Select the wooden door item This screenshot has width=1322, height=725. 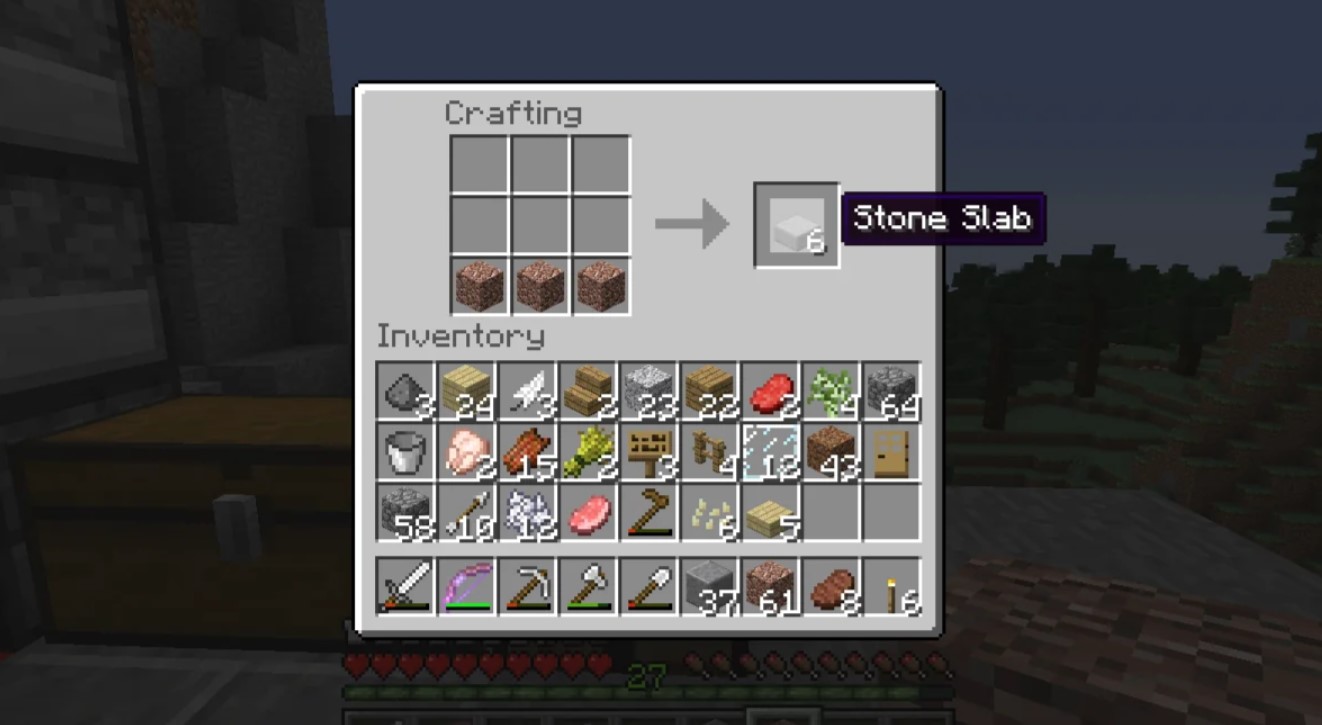point(890,452)
